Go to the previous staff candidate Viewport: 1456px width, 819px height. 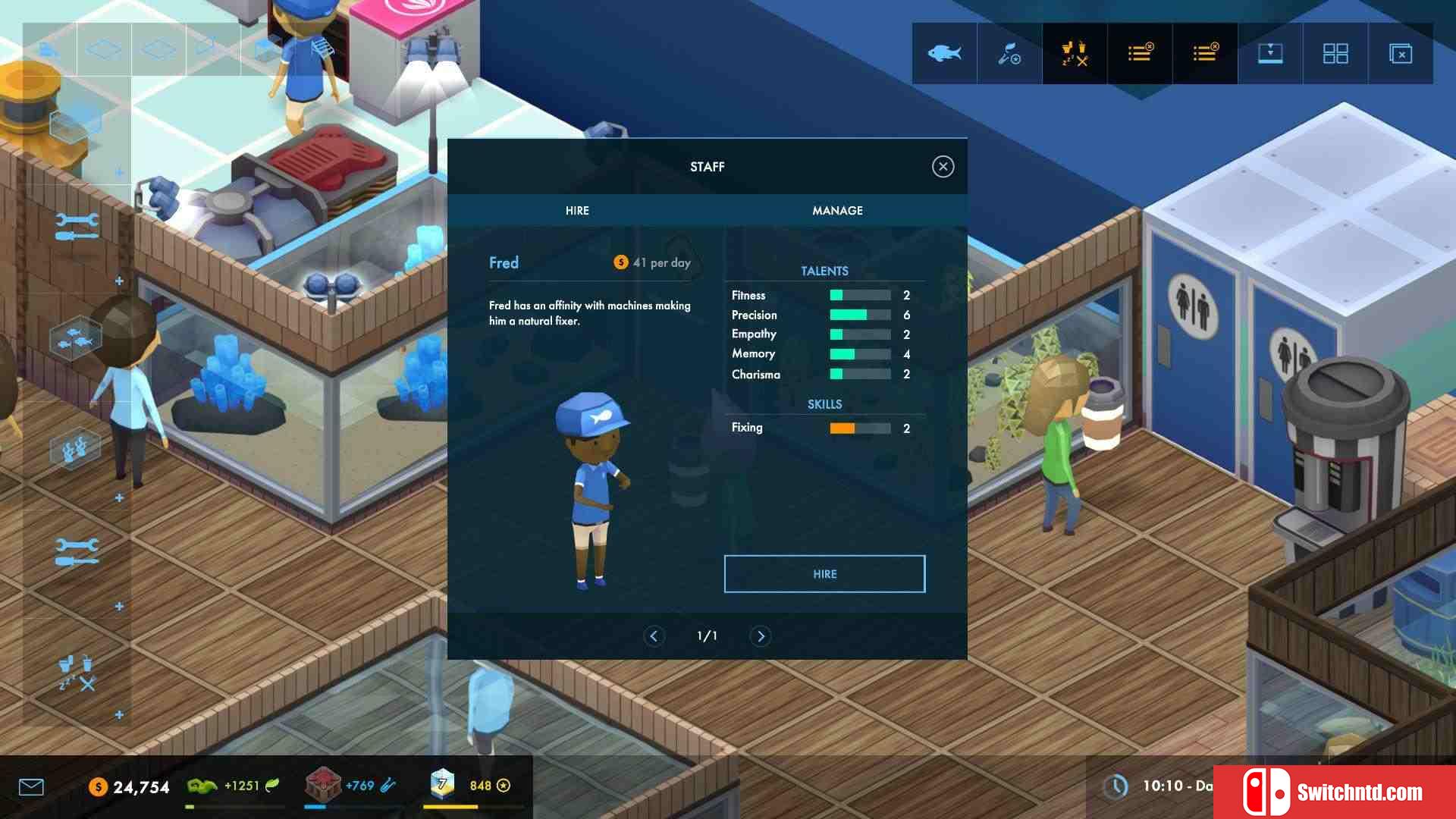(654, 636)
